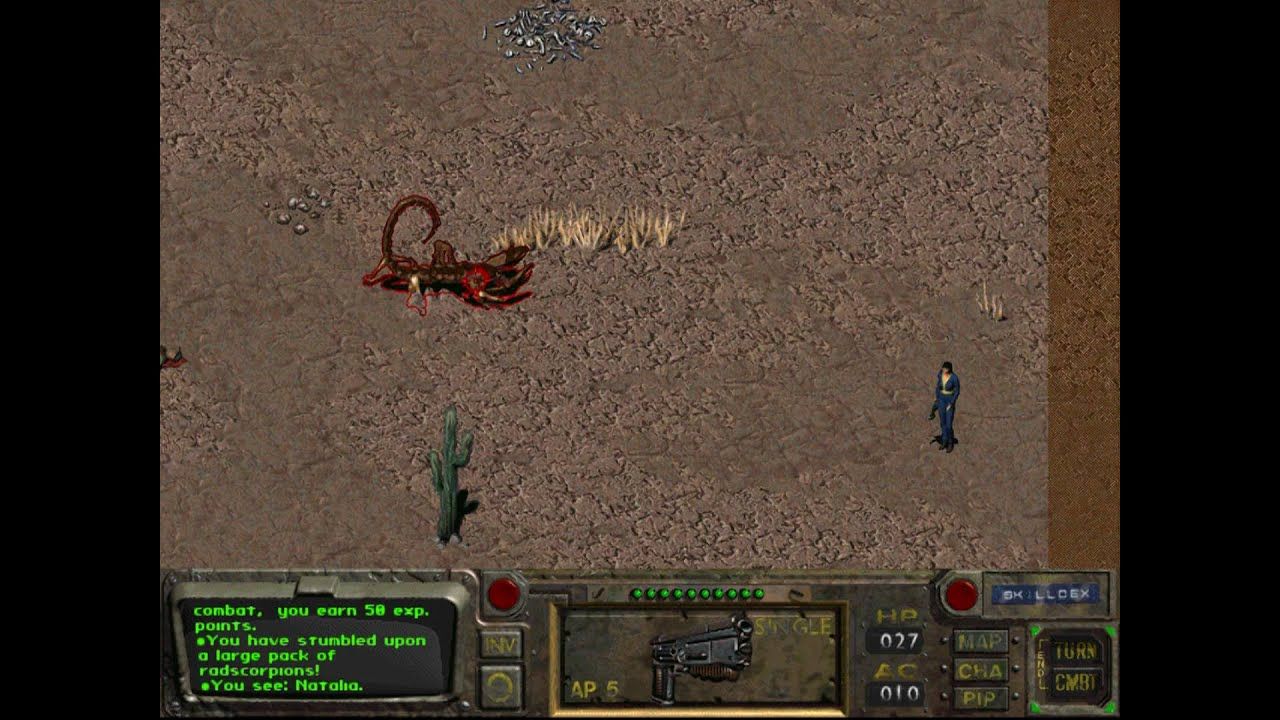Open the SKILLDEX panel

coord(1045,594)
